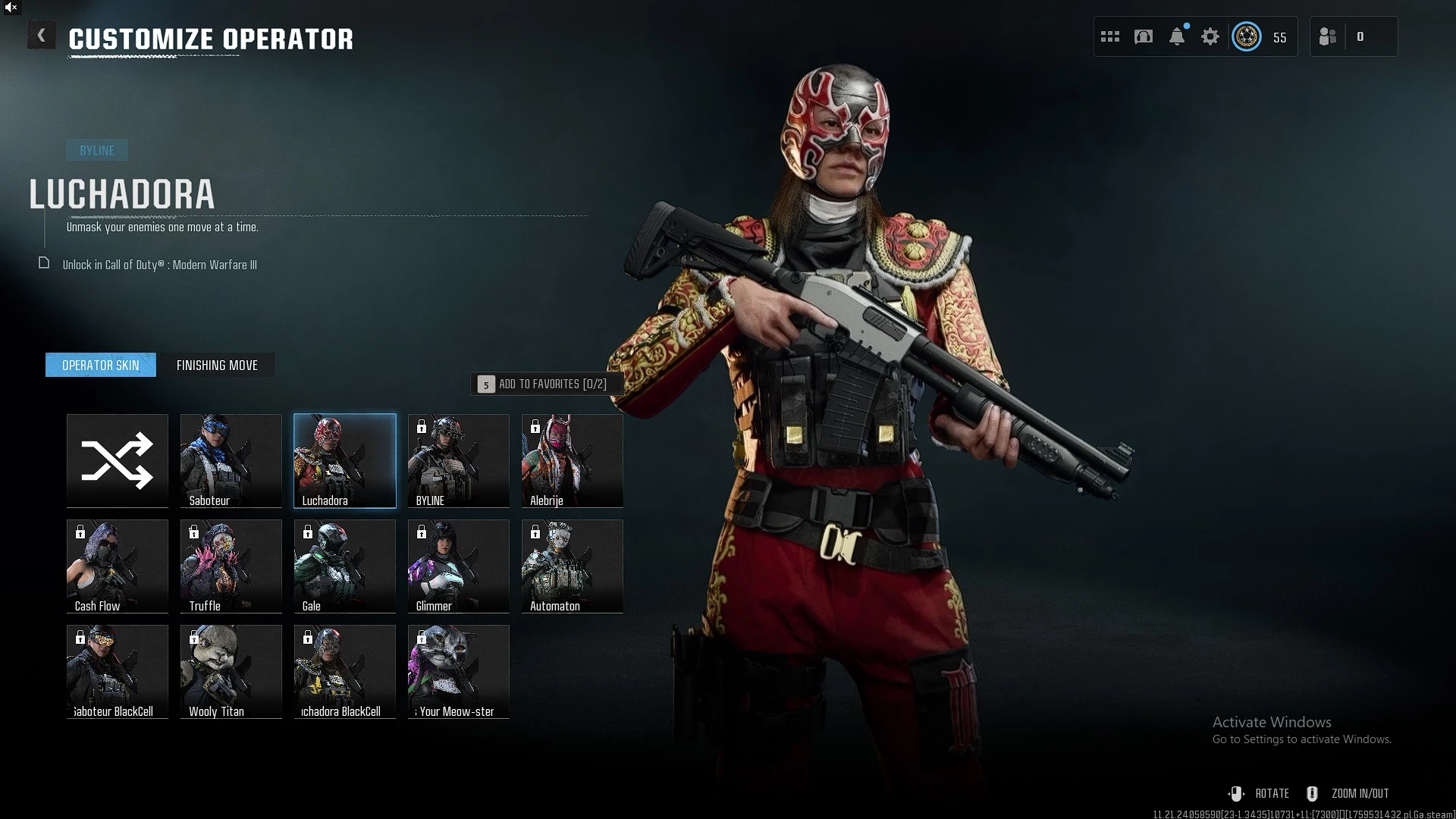
Task: Select the Automaton skin
Action: coord(573,566)
